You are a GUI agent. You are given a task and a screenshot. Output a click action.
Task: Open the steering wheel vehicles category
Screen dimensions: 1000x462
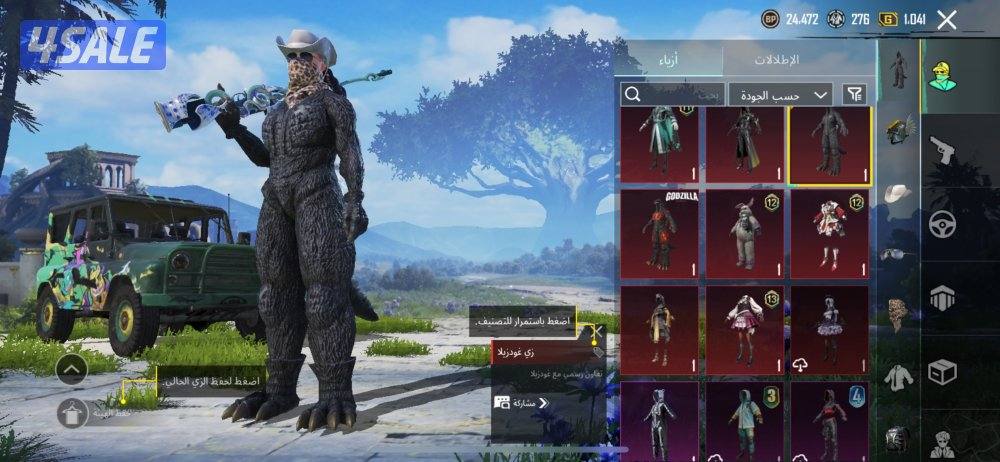[x=943, y=224]
